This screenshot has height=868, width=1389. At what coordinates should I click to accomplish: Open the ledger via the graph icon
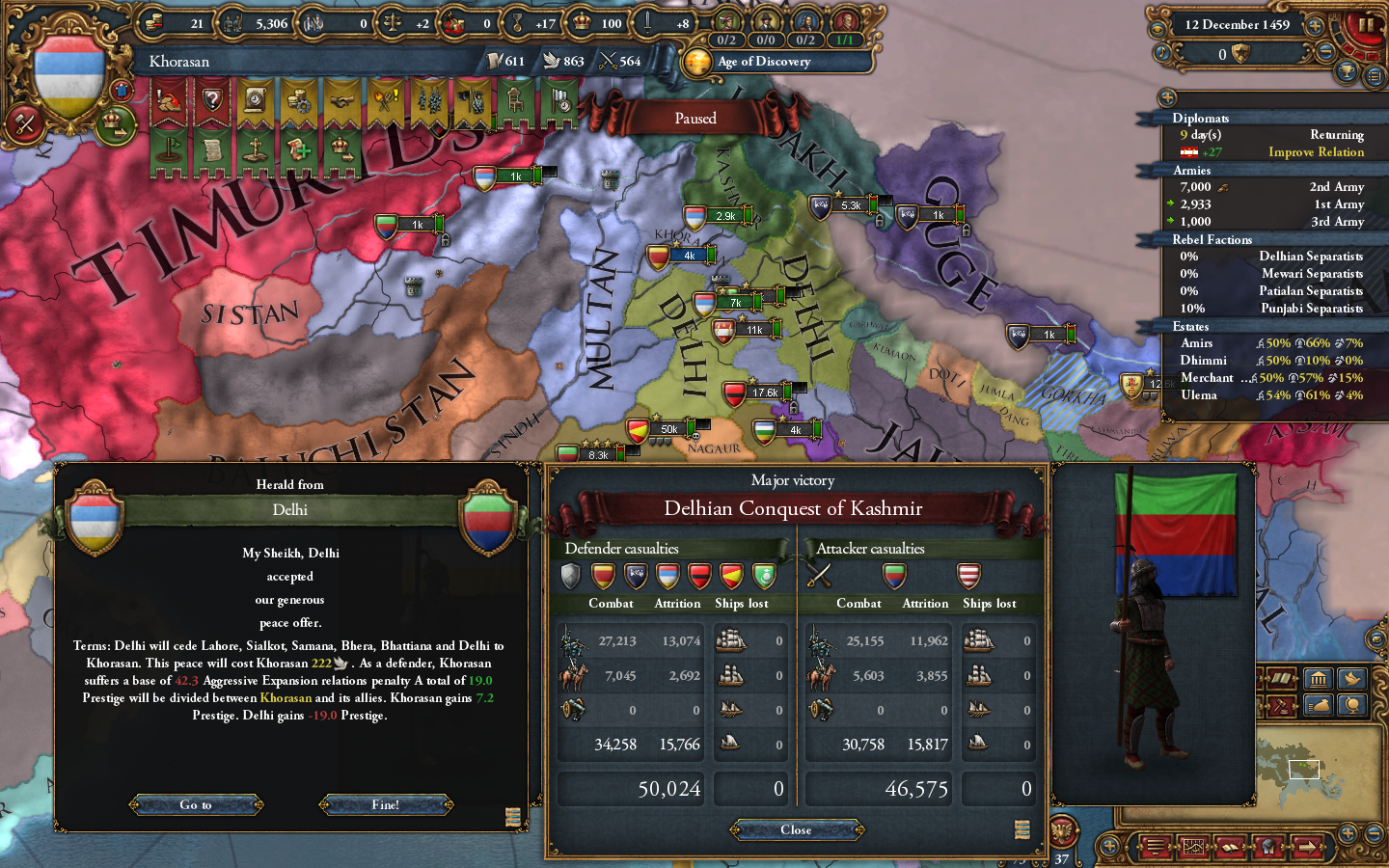pyautogui.click(x=1194, y=847)
